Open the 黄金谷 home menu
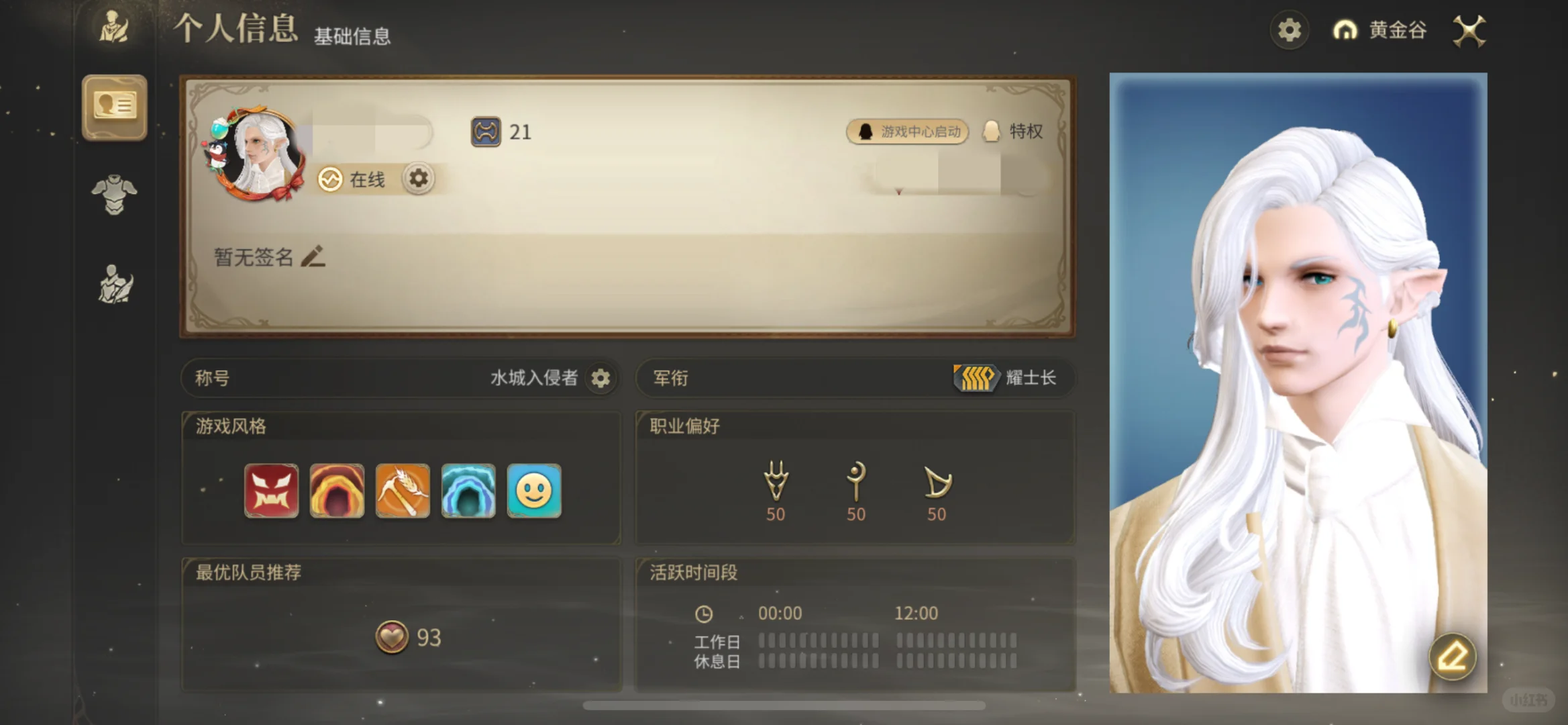The image size is (1568, 725). (x=1379, y=31)
